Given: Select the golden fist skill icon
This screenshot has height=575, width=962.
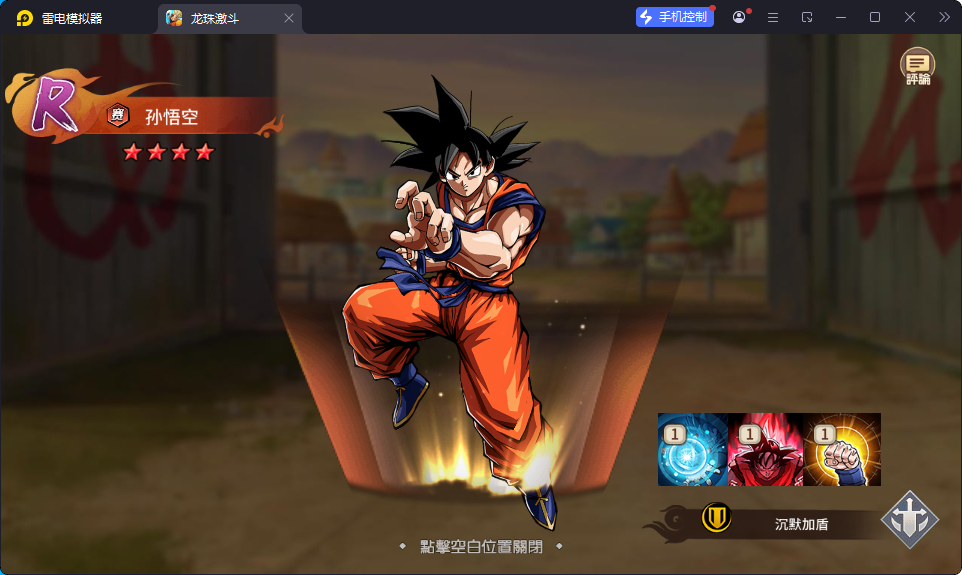Looking at the screenshot, I should click(842, 450).
